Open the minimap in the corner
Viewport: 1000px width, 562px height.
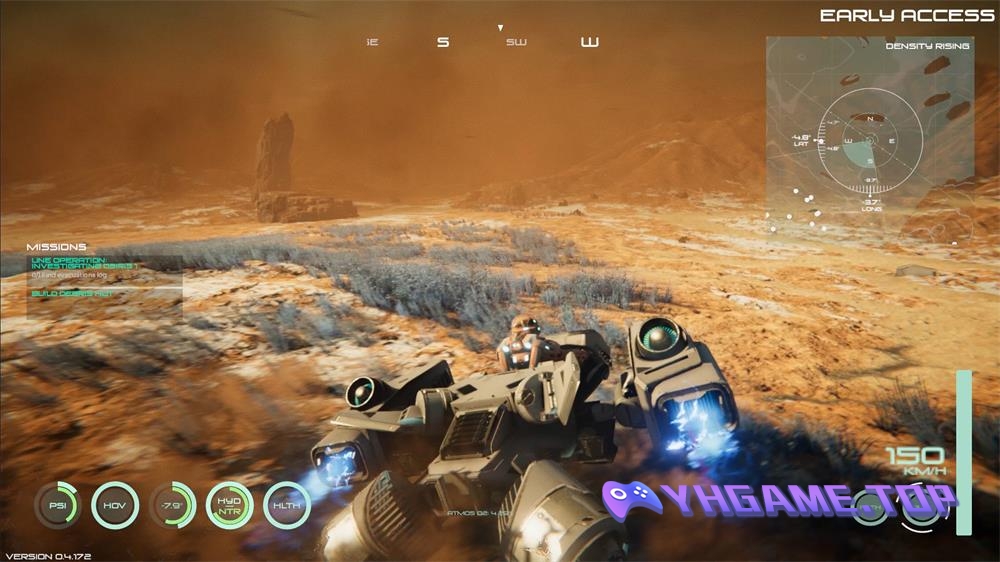pos(869,140)
